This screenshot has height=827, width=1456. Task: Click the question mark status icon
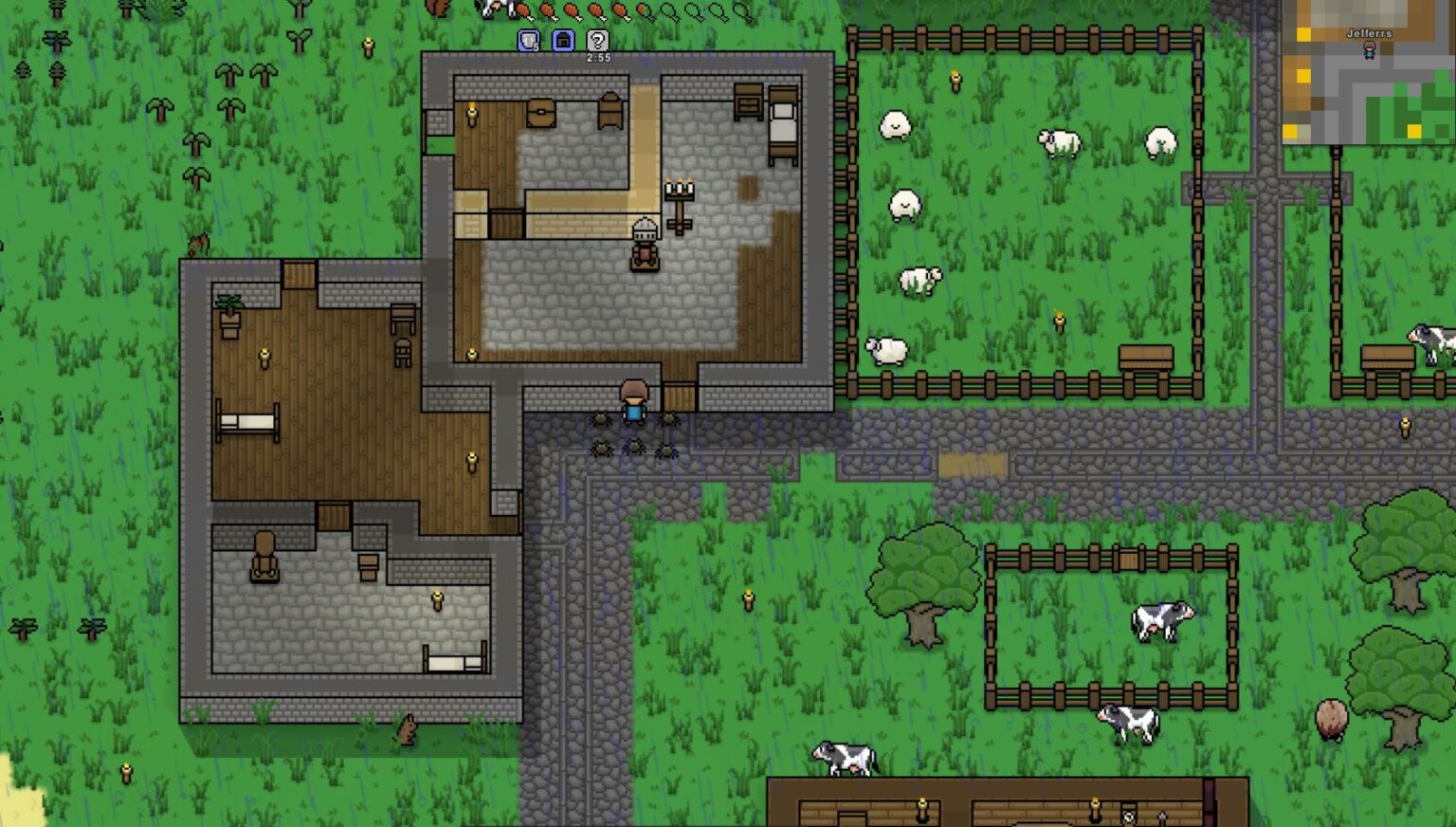click(597, 41)
